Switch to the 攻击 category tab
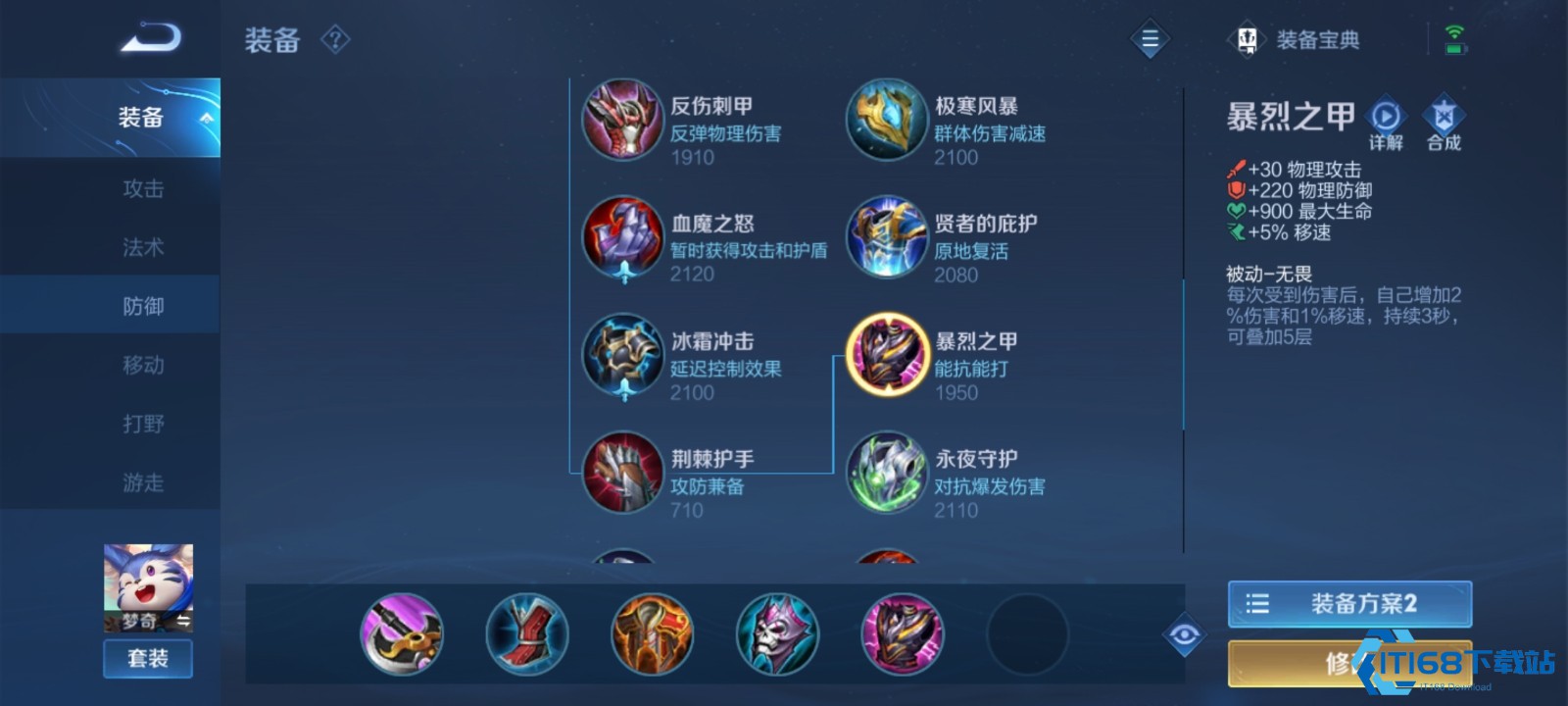Screen dimensions: 1568x706 point(143,189)
